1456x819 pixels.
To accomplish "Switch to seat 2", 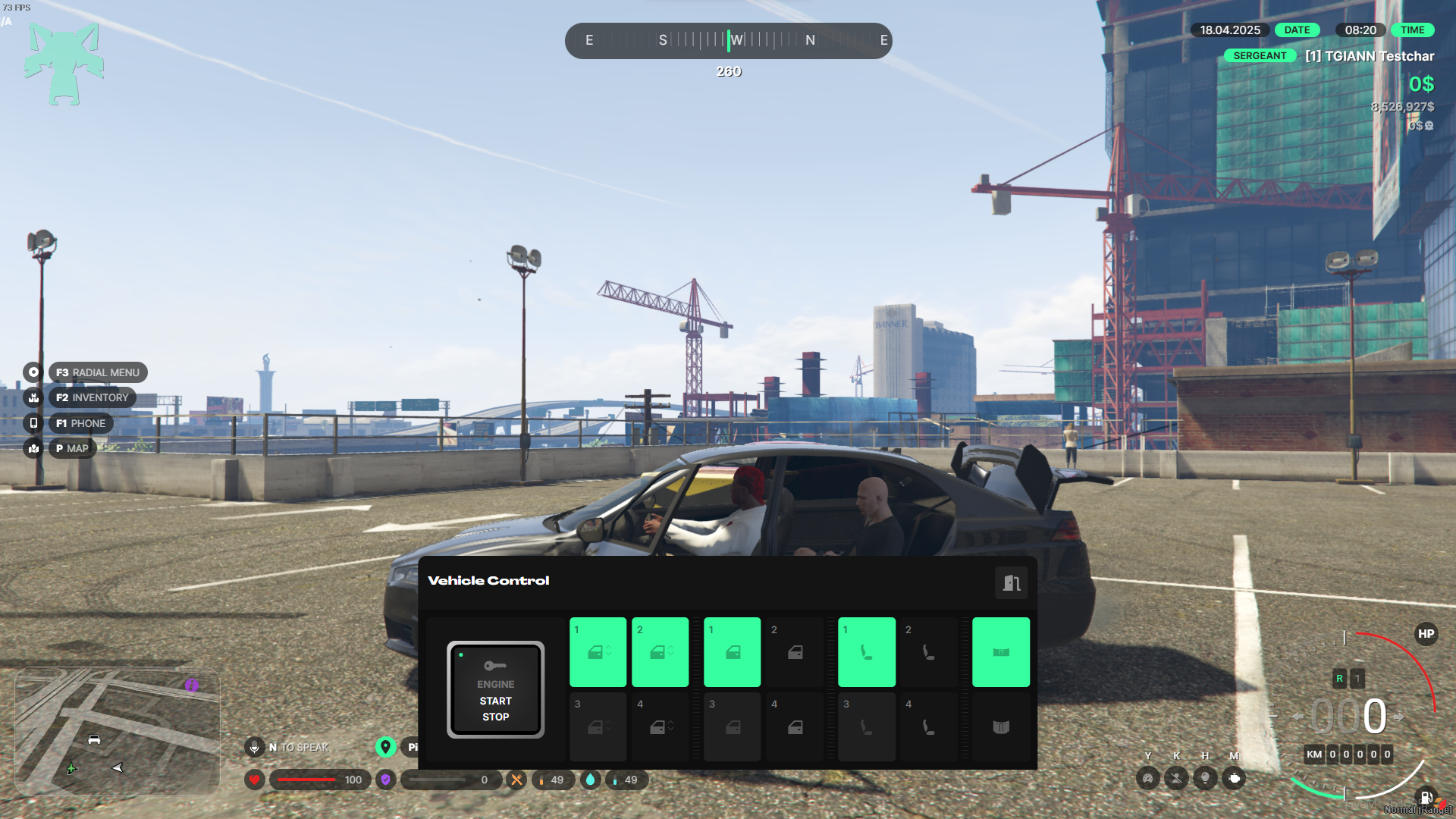I will click(x=928, y=652).
